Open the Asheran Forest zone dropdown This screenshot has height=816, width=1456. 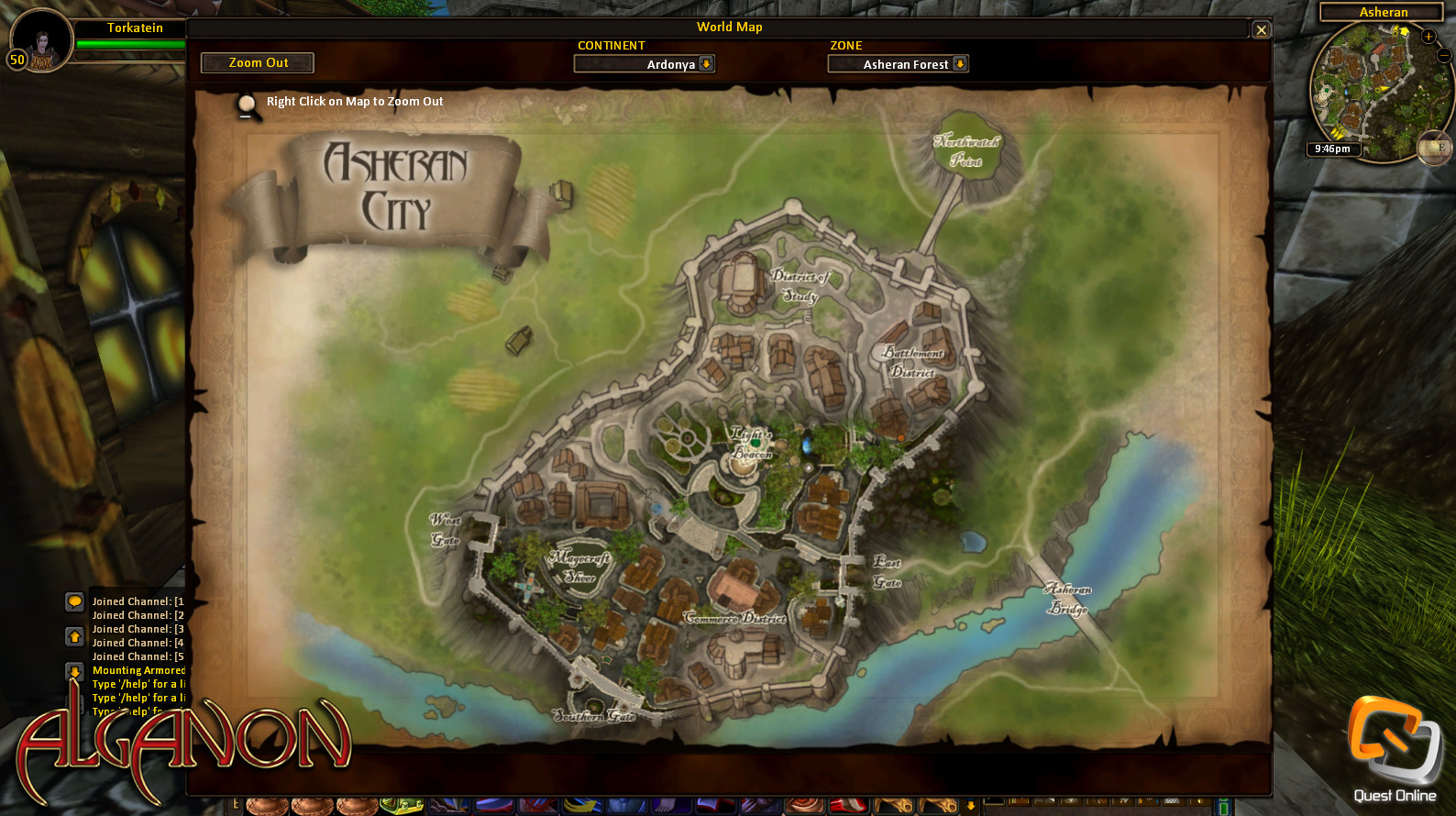(x=897, y=64)
